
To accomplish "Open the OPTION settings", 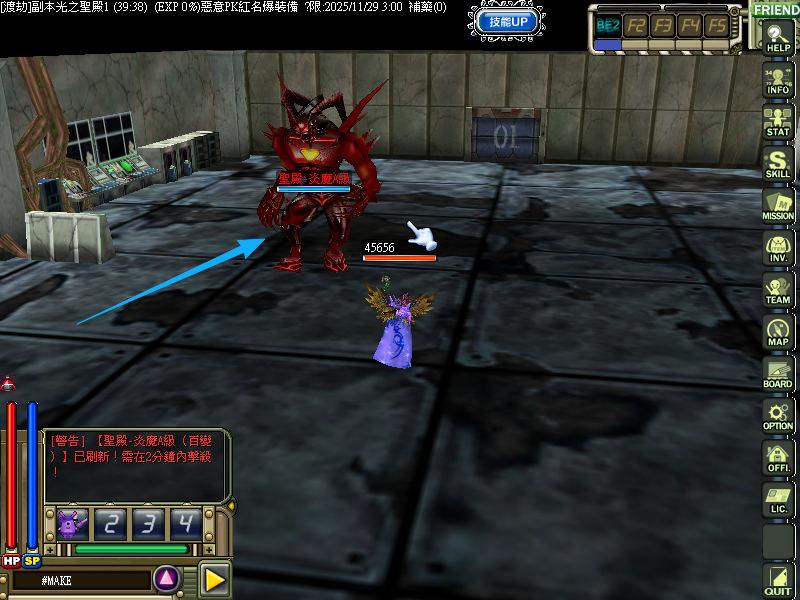I will 778,414.
